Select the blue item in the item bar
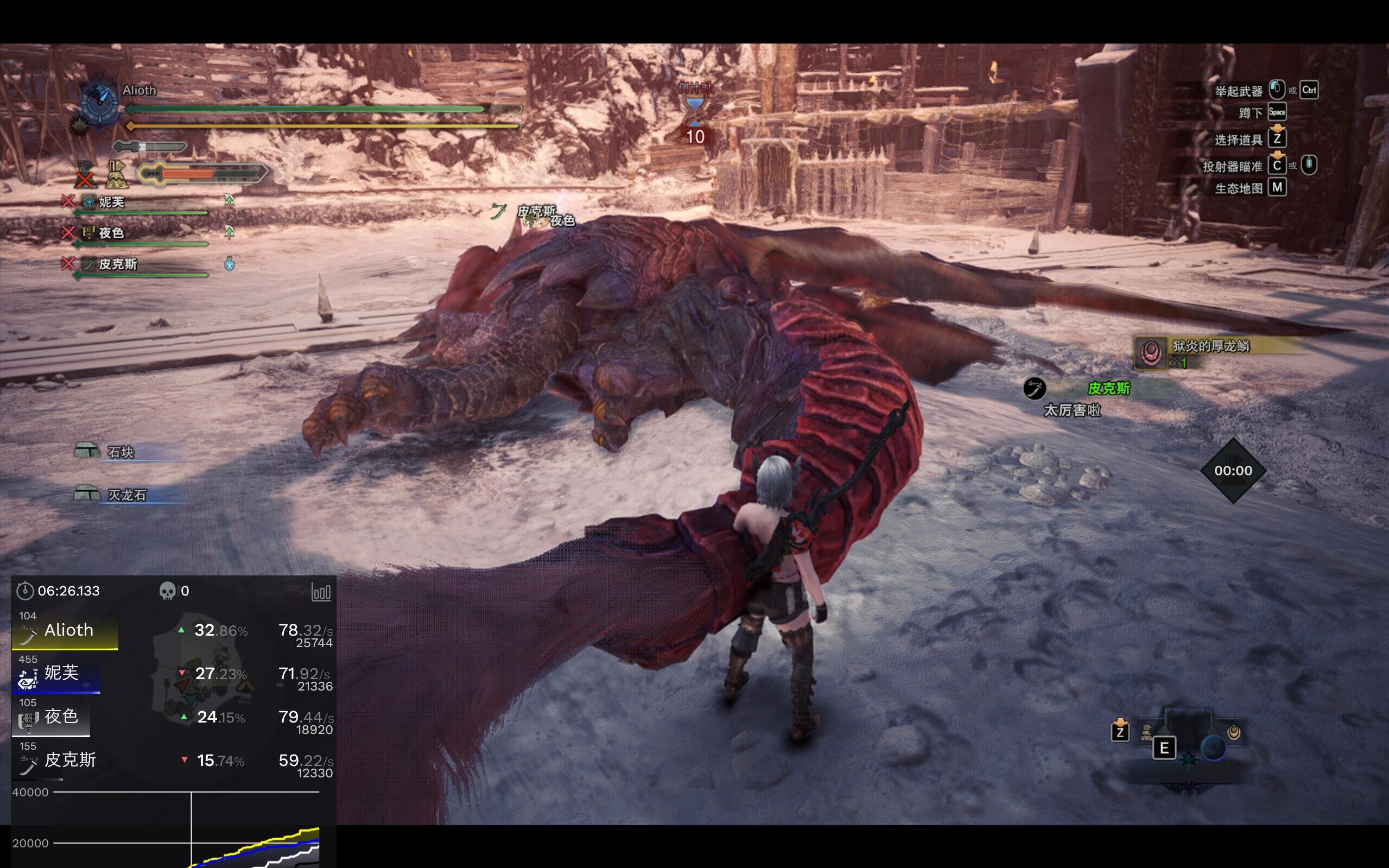This screenshot has width=1389, height=868. click(x=1213, y=748)
